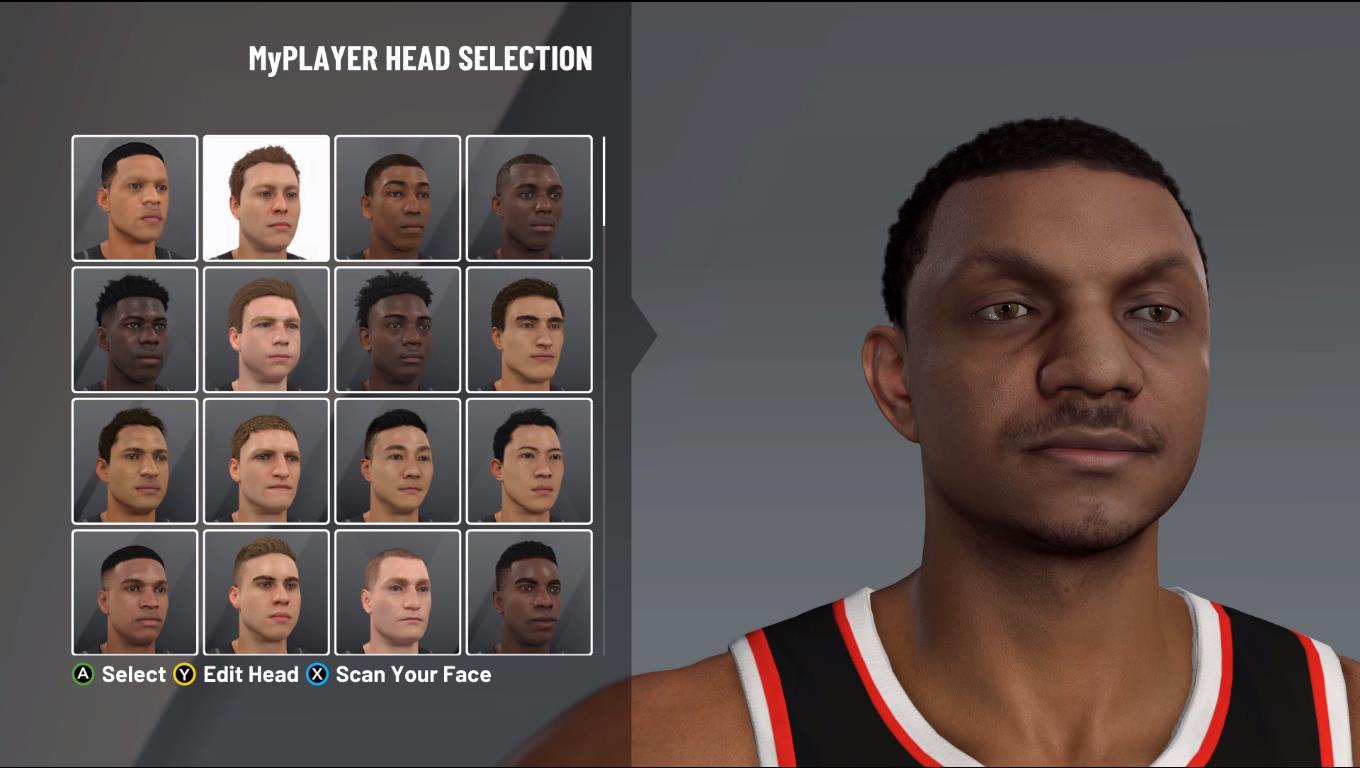
Task: Pick the dark-skinned head ending the top row
Action: pyautogui.click(x=528, y=197)
